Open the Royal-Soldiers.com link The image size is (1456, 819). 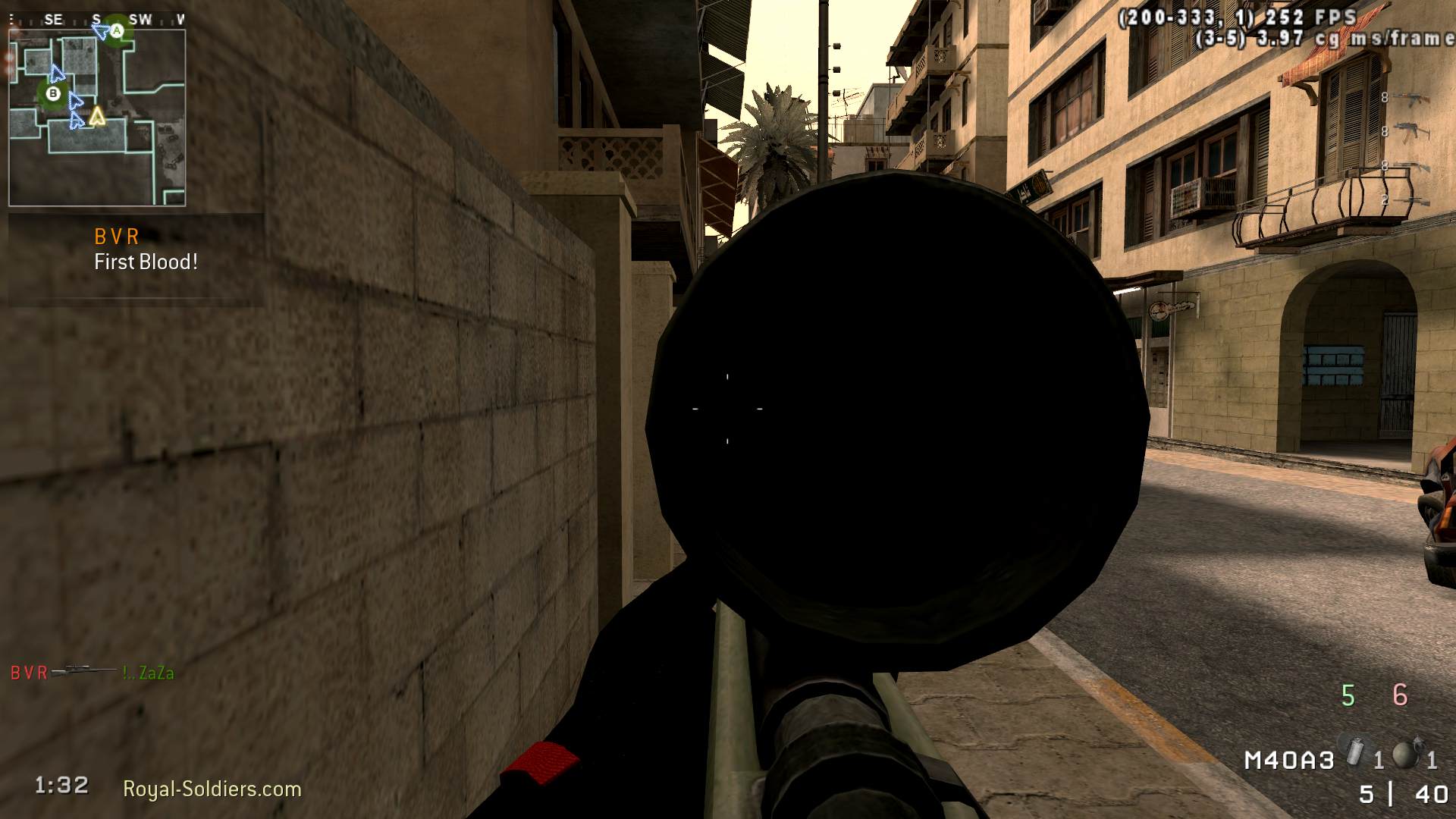212,787
